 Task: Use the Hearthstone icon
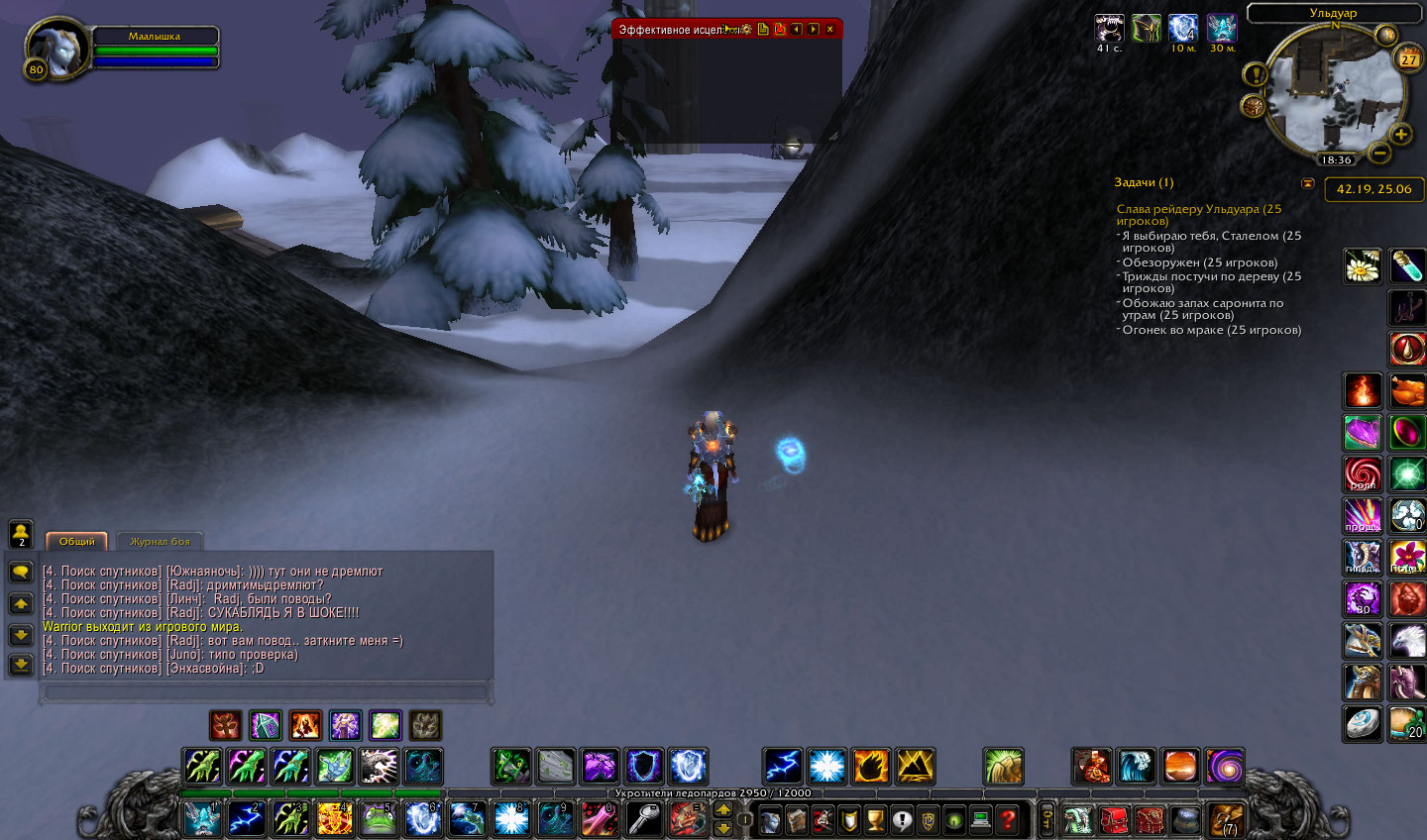point(1363,723)
